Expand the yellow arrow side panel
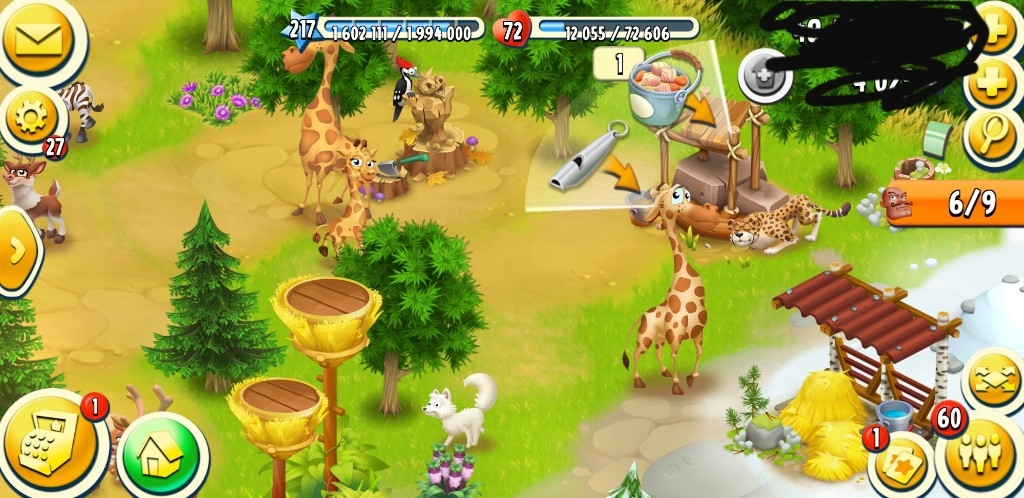Screen dimensions: 1024x498 [x=16, y=250]
